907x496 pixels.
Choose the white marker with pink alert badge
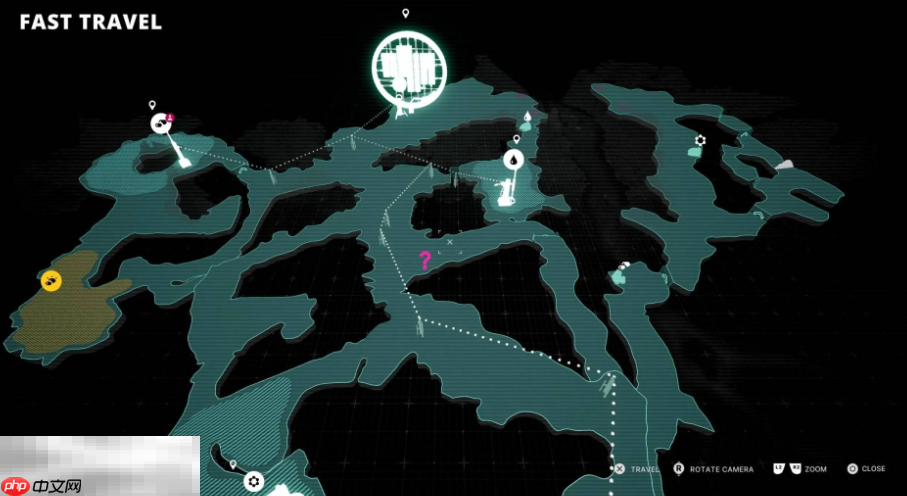[x=160, y=123]
